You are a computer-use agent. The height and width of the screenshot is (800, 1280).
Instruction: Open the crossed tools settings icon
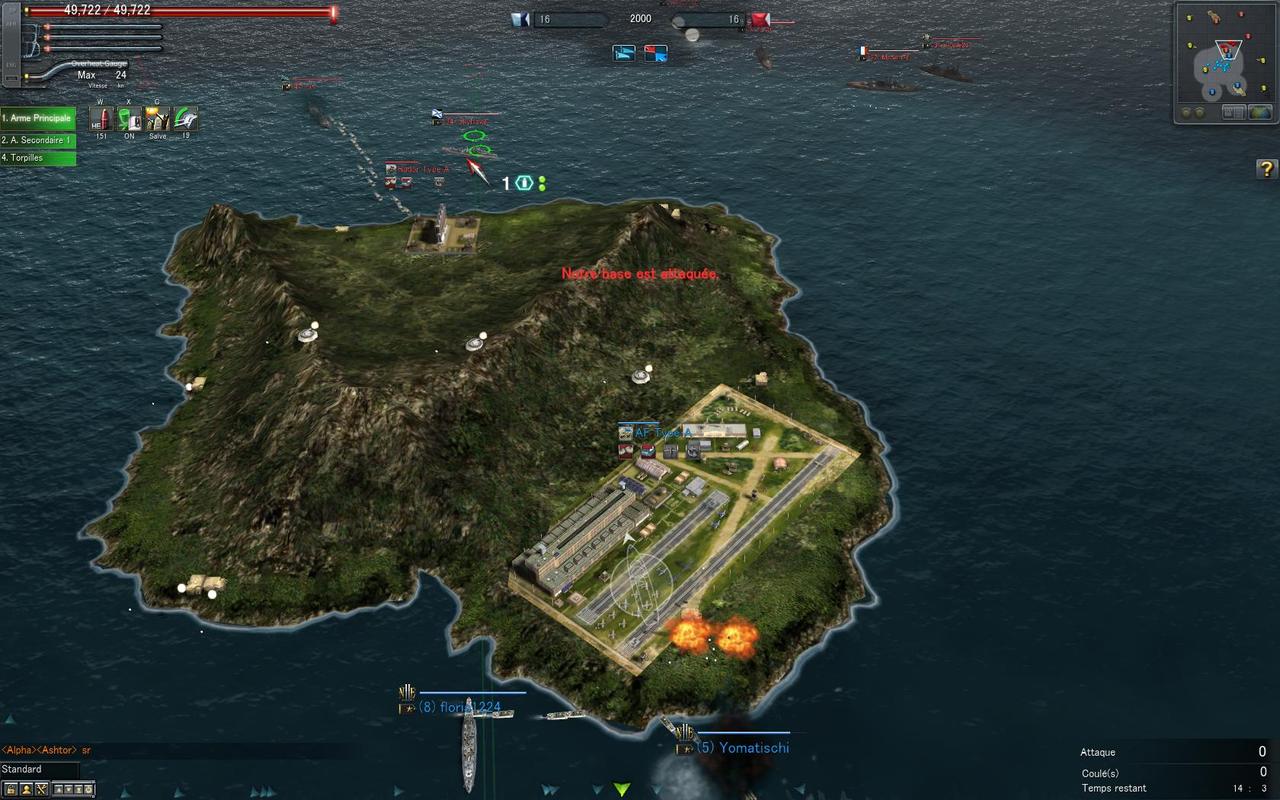tap(42, 789)
